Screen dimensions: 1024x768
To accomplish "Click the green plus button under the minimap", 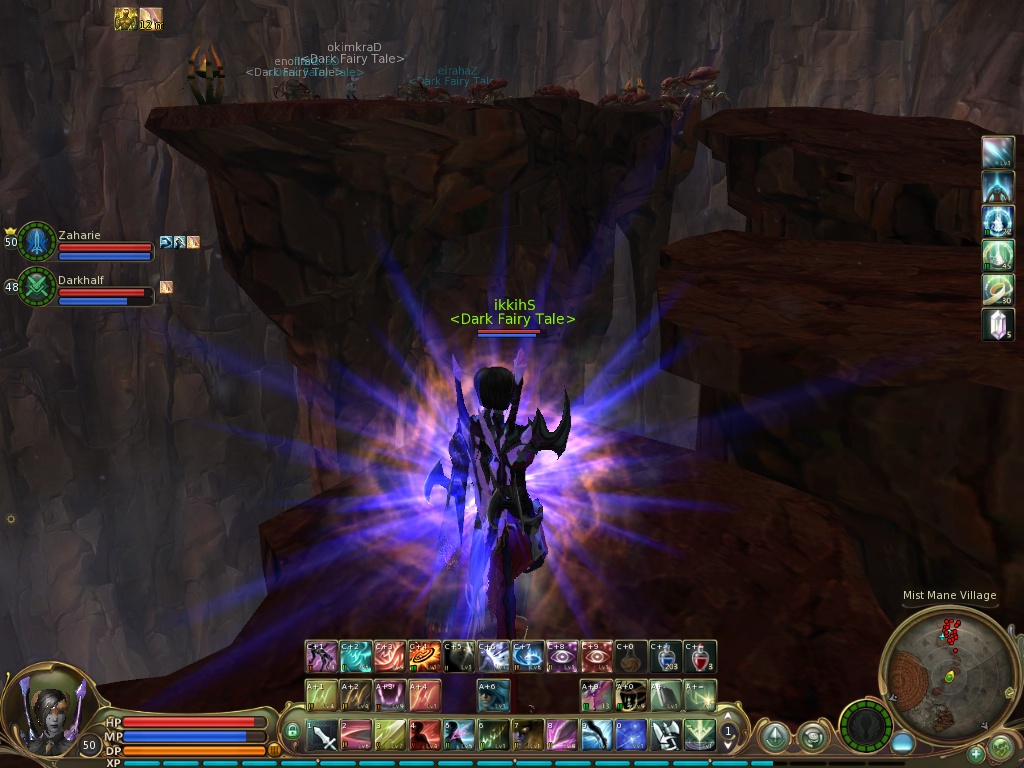I will [976, 753].
